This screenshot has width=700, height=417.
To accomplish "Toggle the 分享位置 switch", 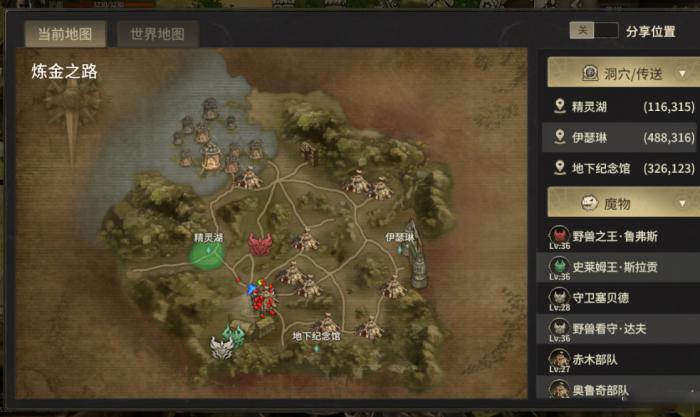I will [593, 31].
